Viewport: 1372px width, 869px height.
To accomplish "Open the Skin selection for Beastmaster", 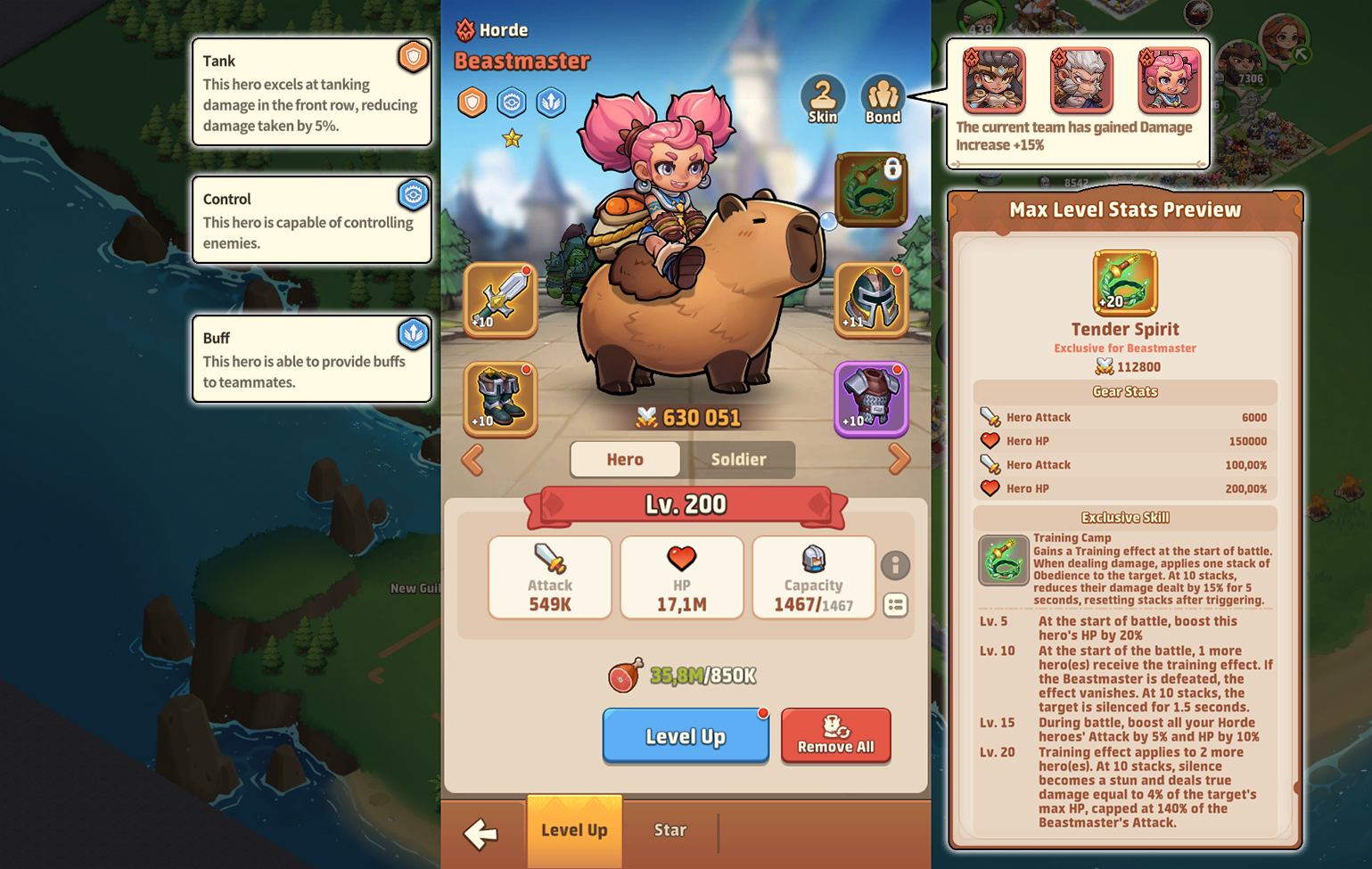I will coord(824,94).
